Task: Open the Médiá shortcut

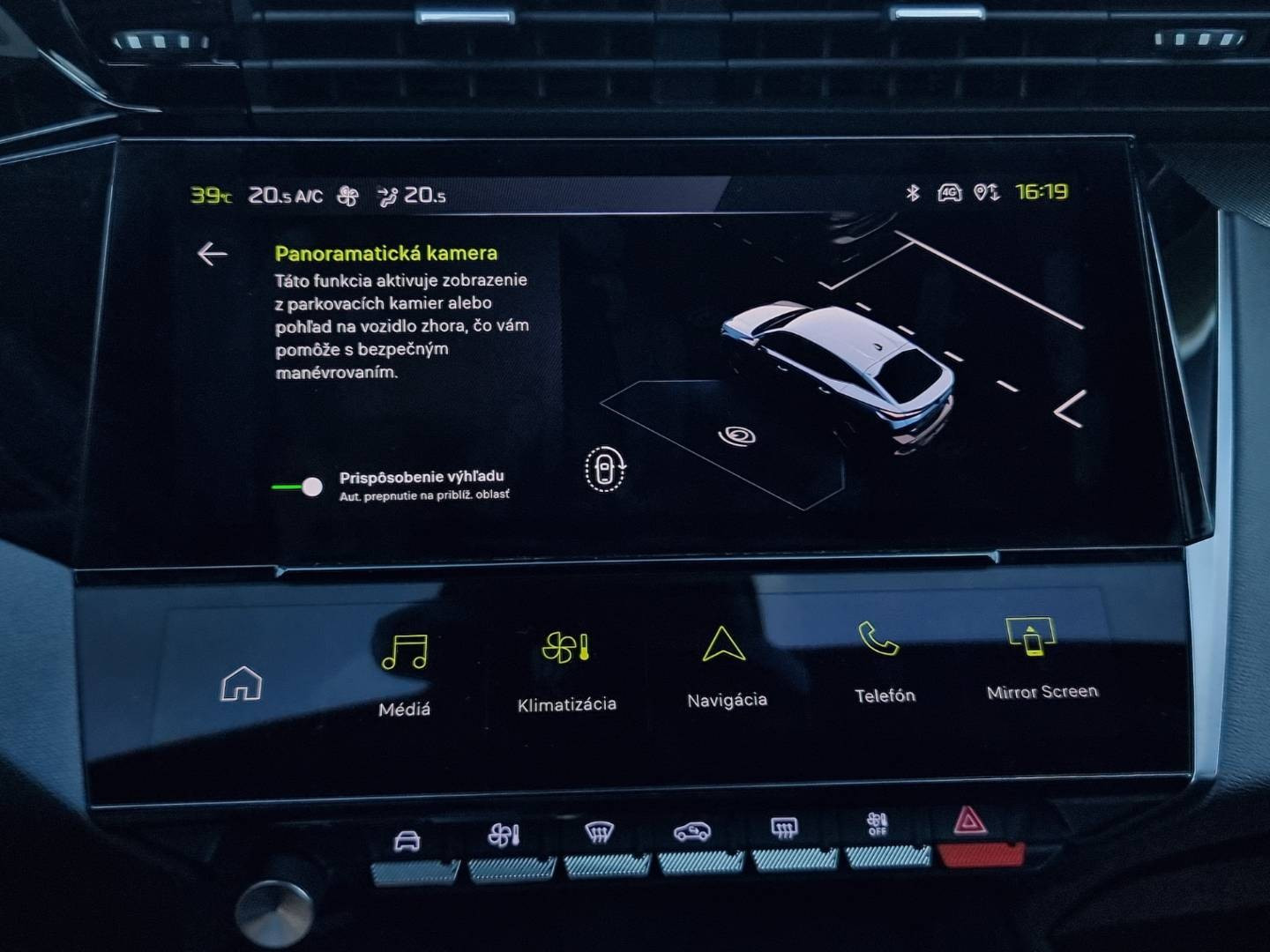Action: click(405, 671)
